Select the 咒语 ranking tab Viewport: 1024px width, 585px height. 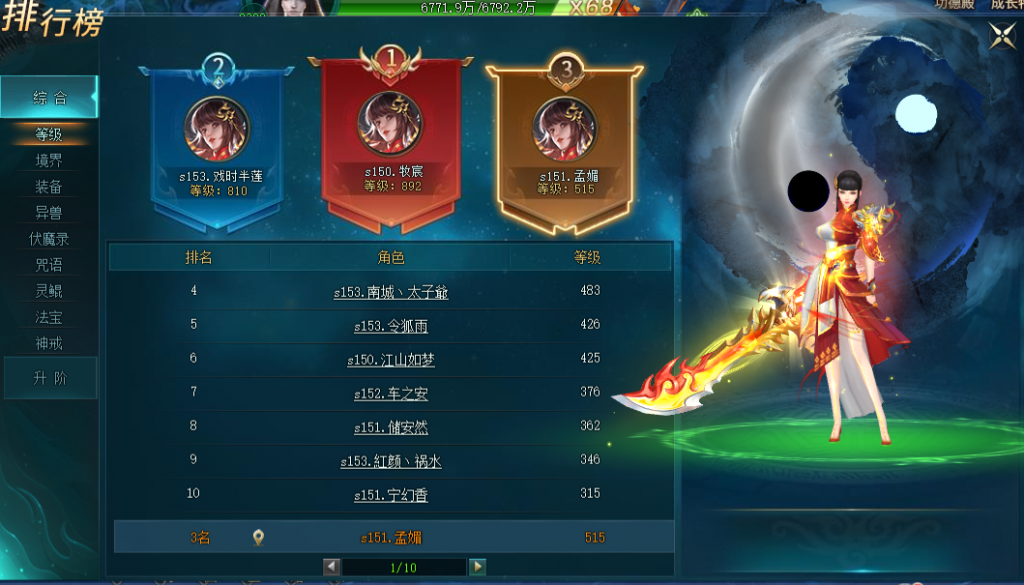49,265
